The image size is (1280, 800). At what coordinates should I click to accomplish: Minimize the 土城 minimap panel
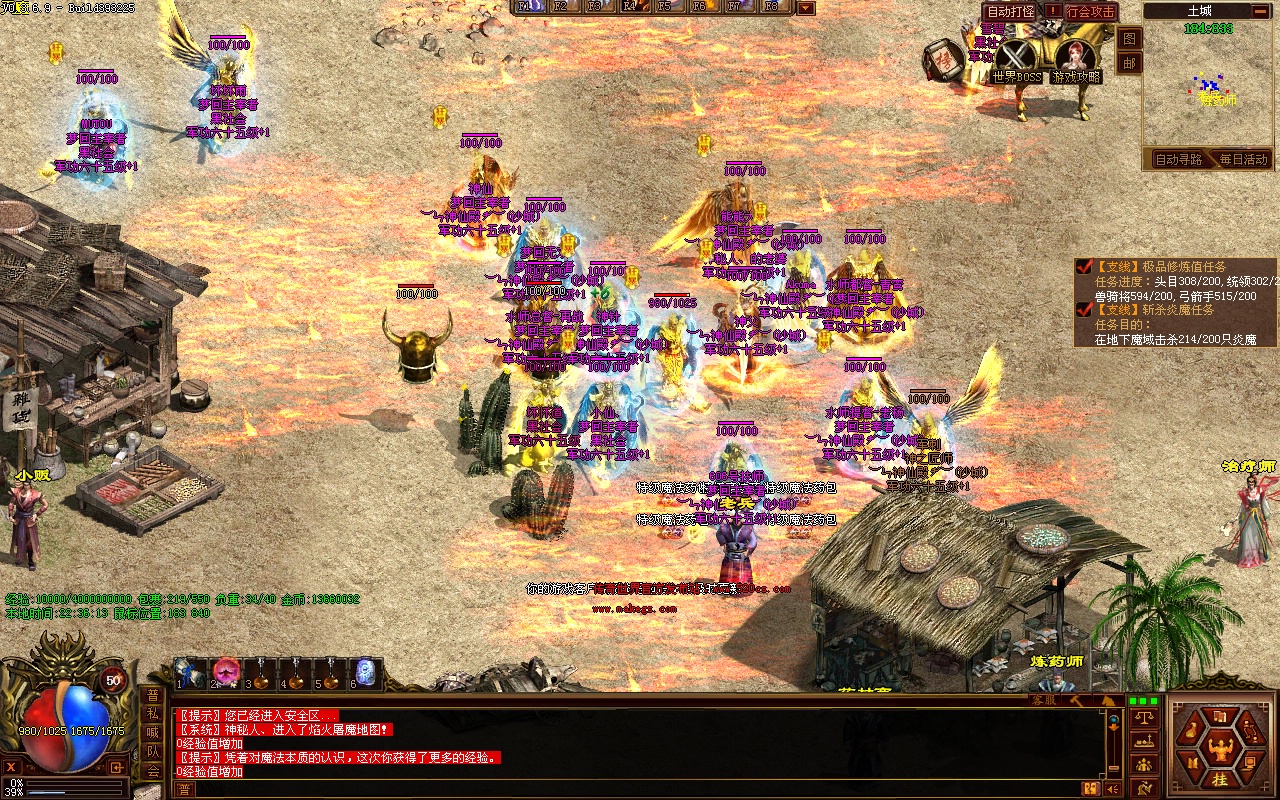1262,12
